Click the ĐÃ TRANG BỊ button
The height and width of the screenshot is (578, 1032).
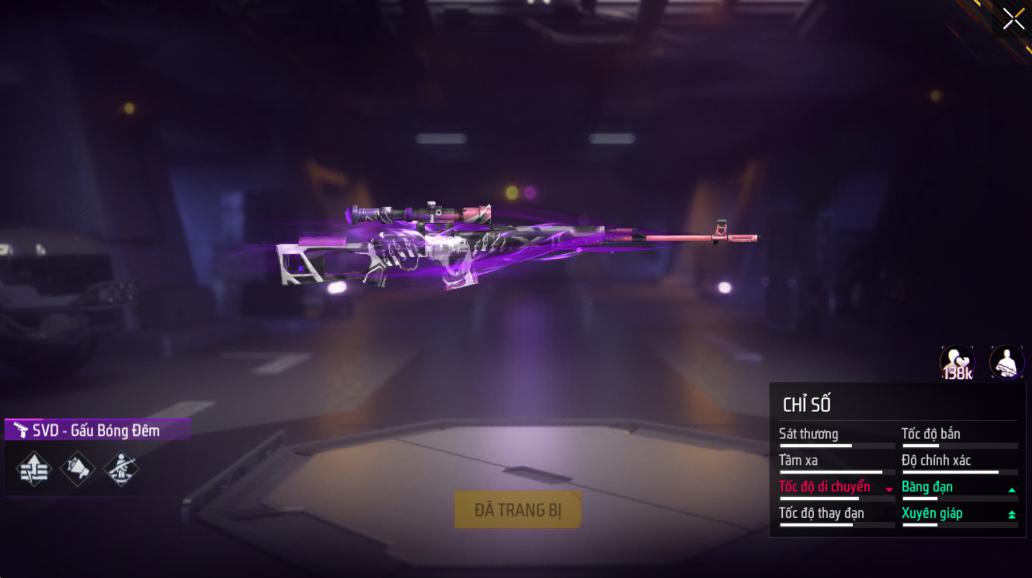tap(518, 510)
